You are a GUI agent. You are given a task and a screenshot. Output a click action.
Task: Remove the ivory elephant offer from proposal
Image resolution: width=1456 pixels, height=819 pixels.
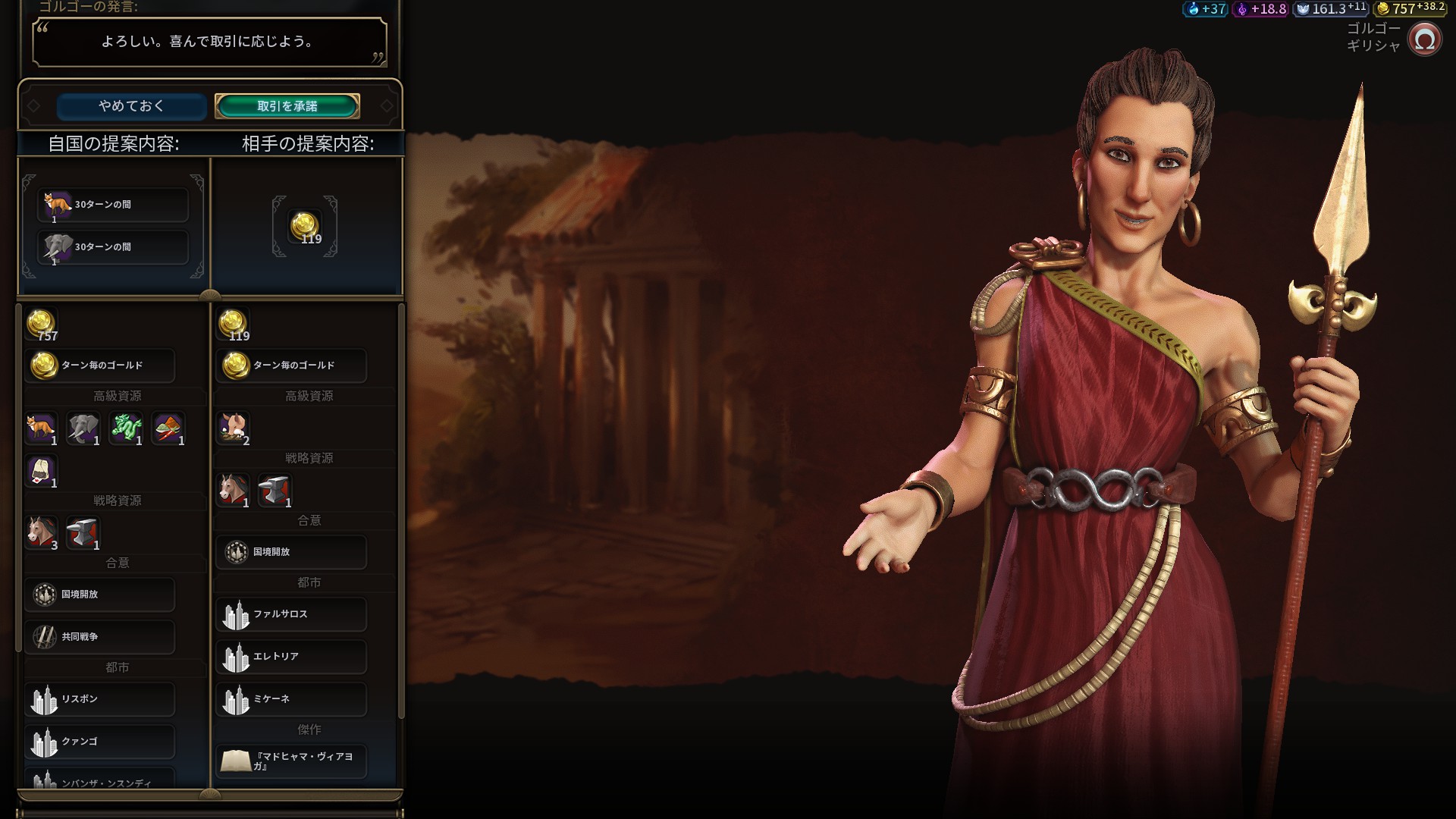click(112, 247)
